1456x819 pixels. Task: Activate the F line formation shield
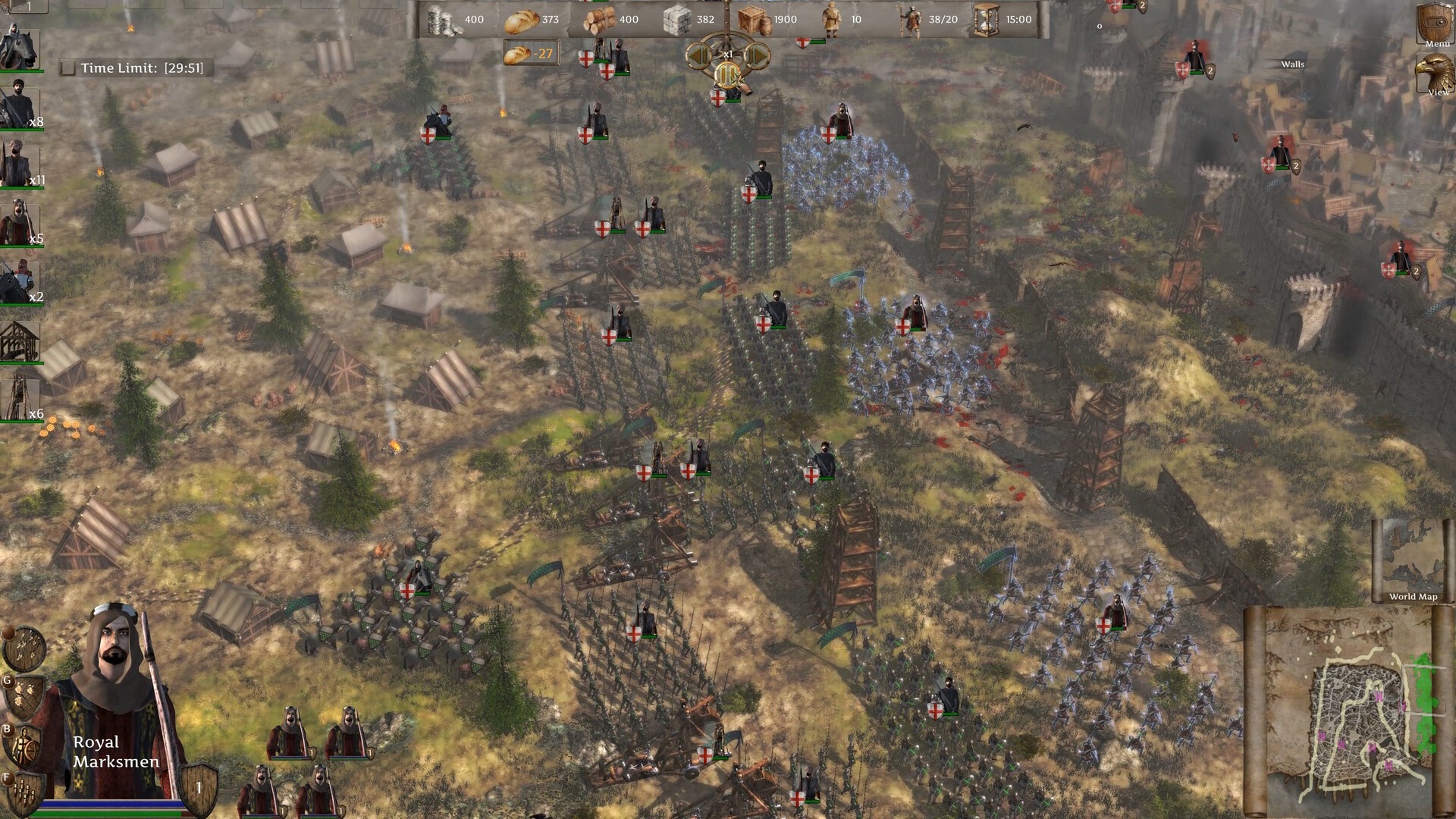point(25,792)
